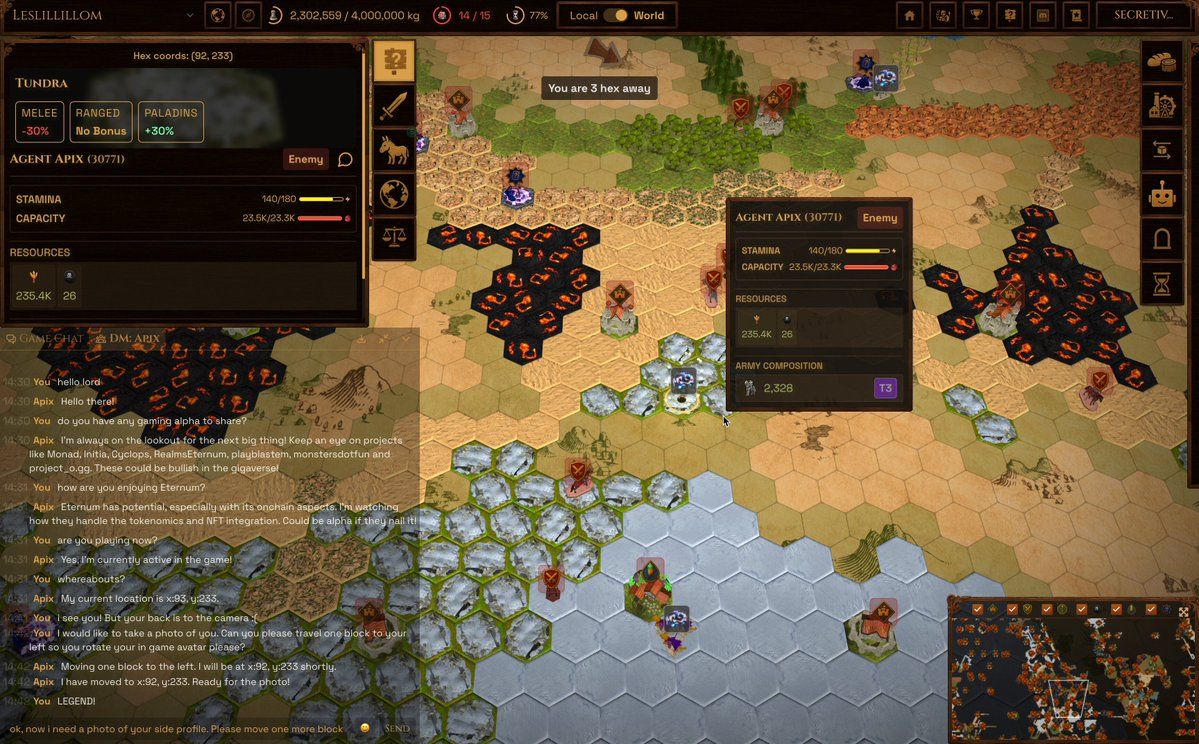The height and width of the screenshot is (744, 1199).
Task: Open the bread resources icon on right panel
Action: [x=1162, y=62]
